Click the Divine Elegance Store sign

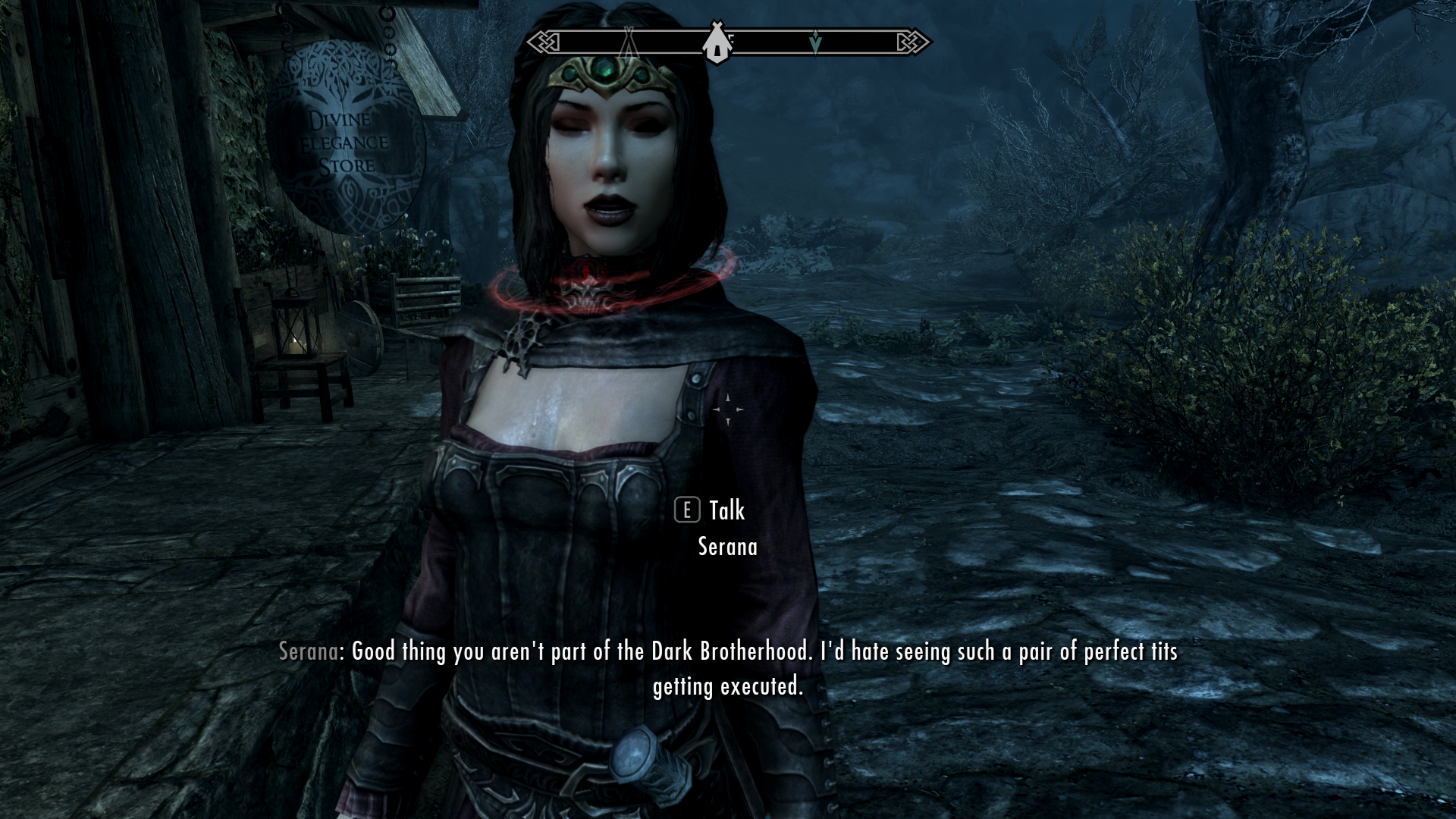tap(340, 140)
